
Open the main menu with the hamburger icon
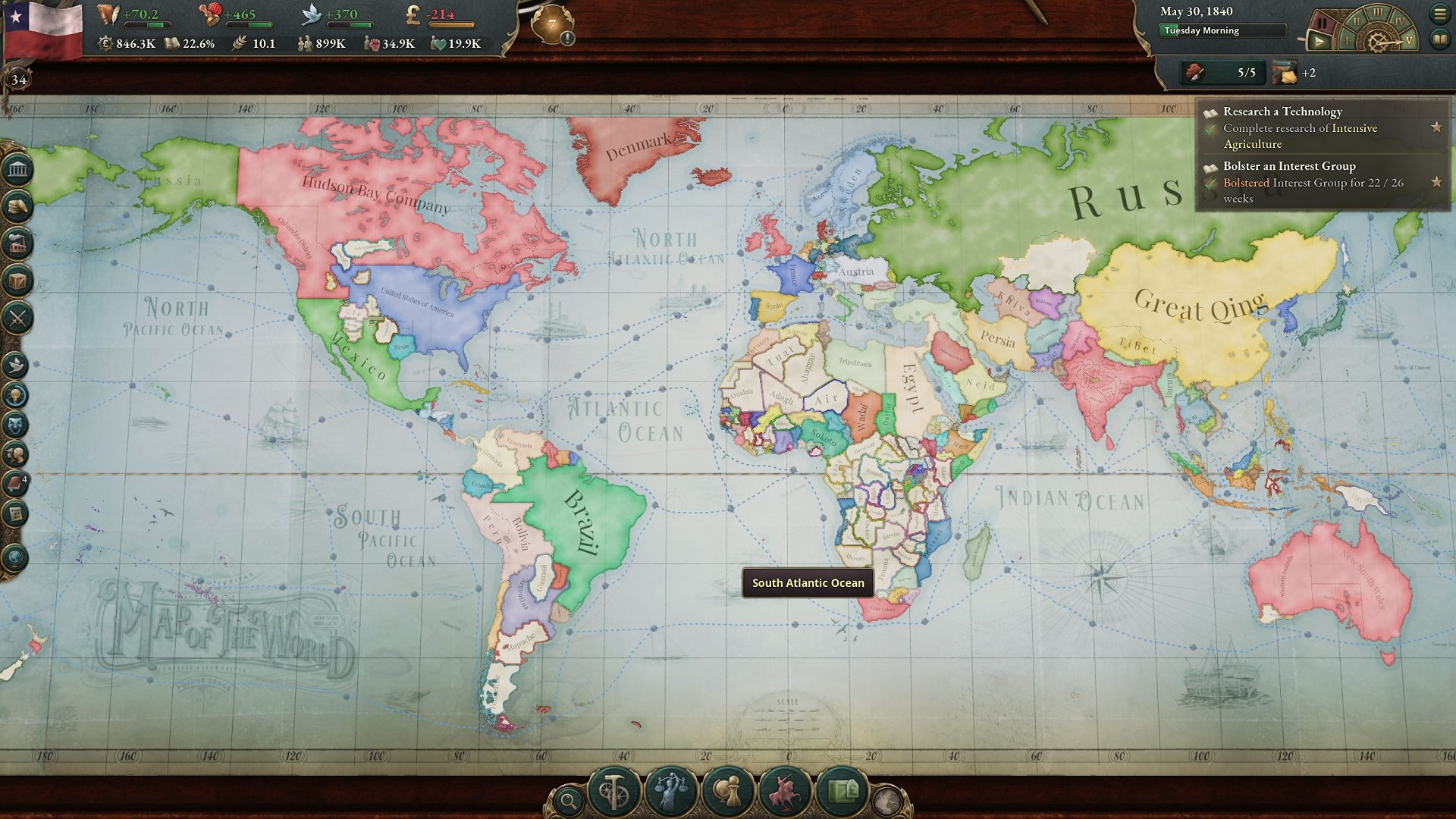(x=1441, y=13)
